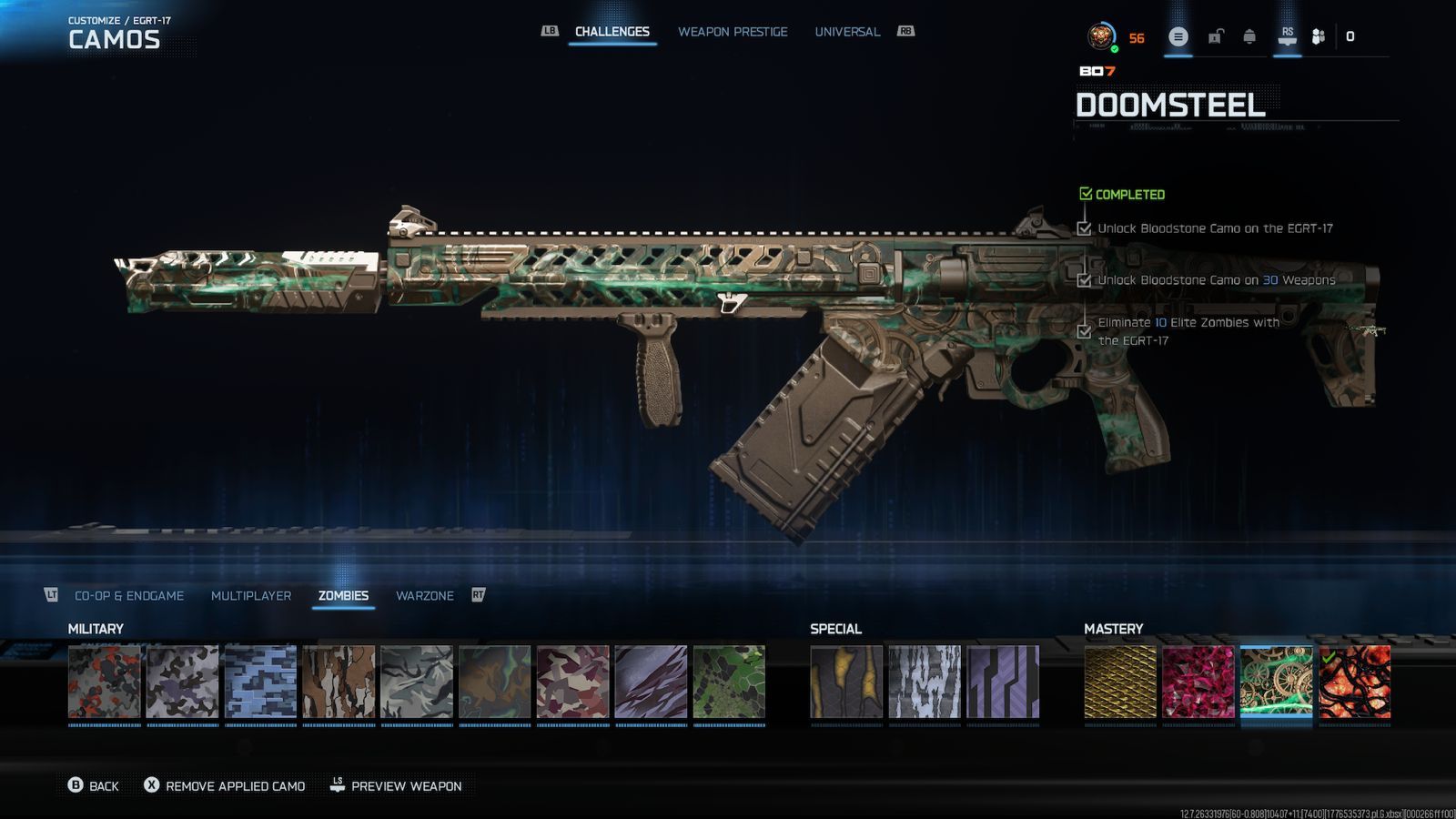Choose the Warzone camo category
The width and height of the screenshot is (1456, 819).
pos(424,596)
